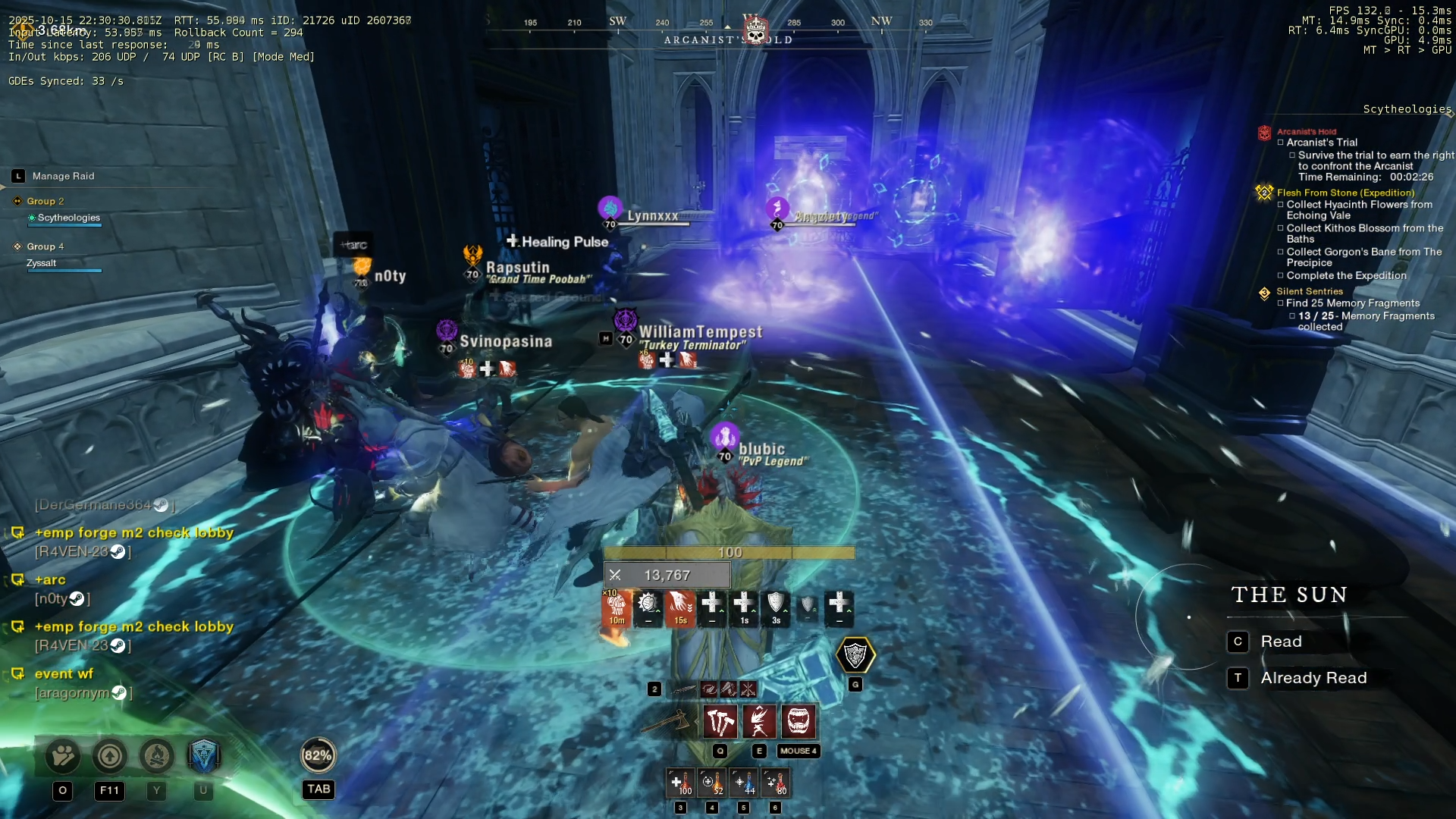
Task: Use the health potion with 100 count
Action: 680,783
